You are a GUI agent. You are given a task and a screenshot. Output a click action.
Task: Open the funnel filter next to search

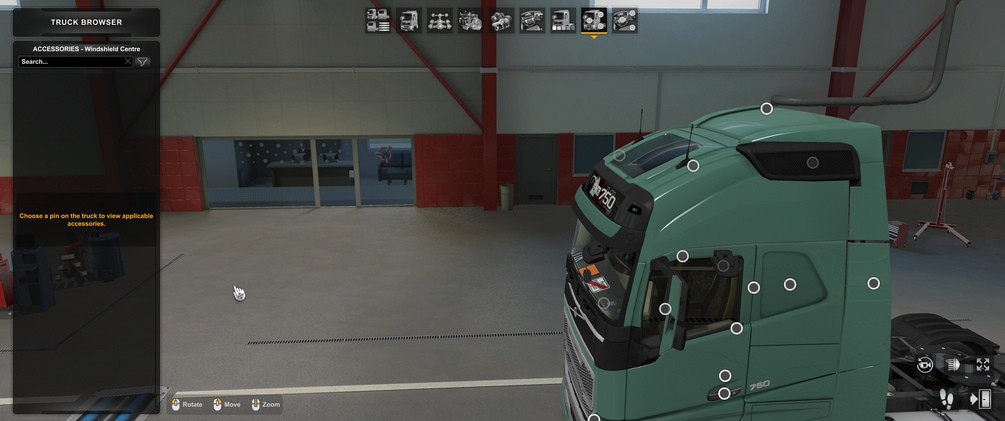[143, 62]
